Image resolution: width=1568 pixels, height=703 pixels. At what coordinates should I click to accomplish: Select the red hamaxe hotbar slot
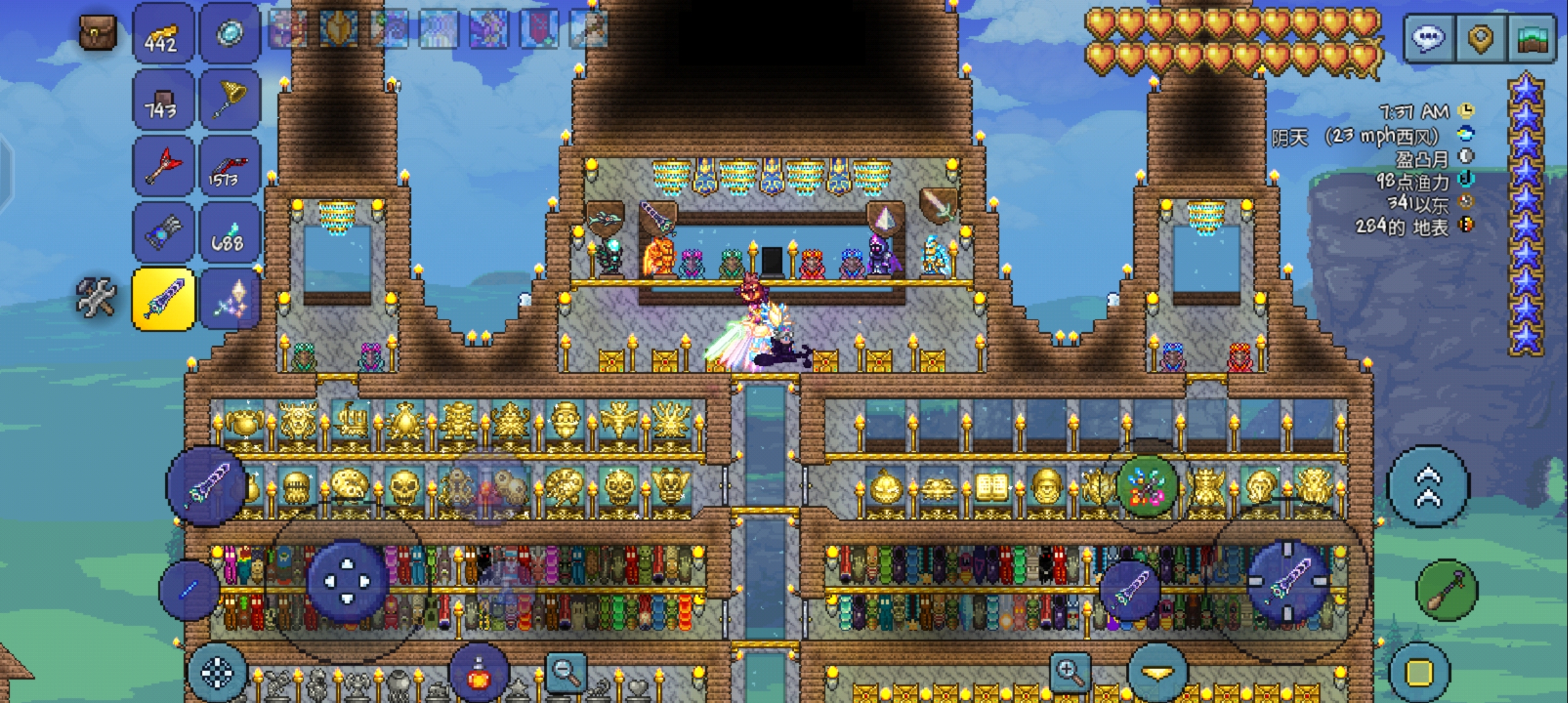point(163,166)
